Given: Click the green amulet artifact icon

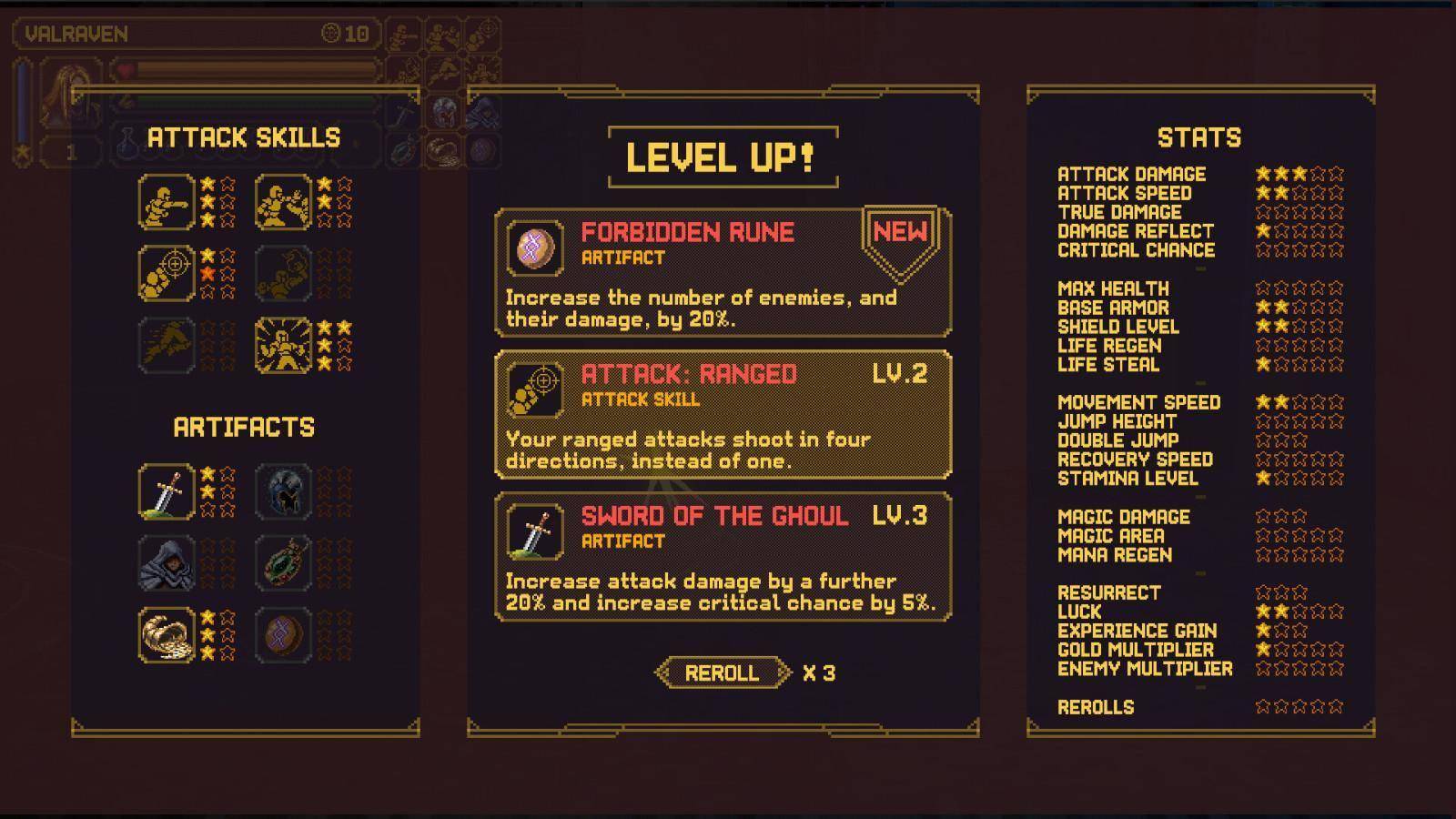Looking at the screenshot, I should [283, 563].
